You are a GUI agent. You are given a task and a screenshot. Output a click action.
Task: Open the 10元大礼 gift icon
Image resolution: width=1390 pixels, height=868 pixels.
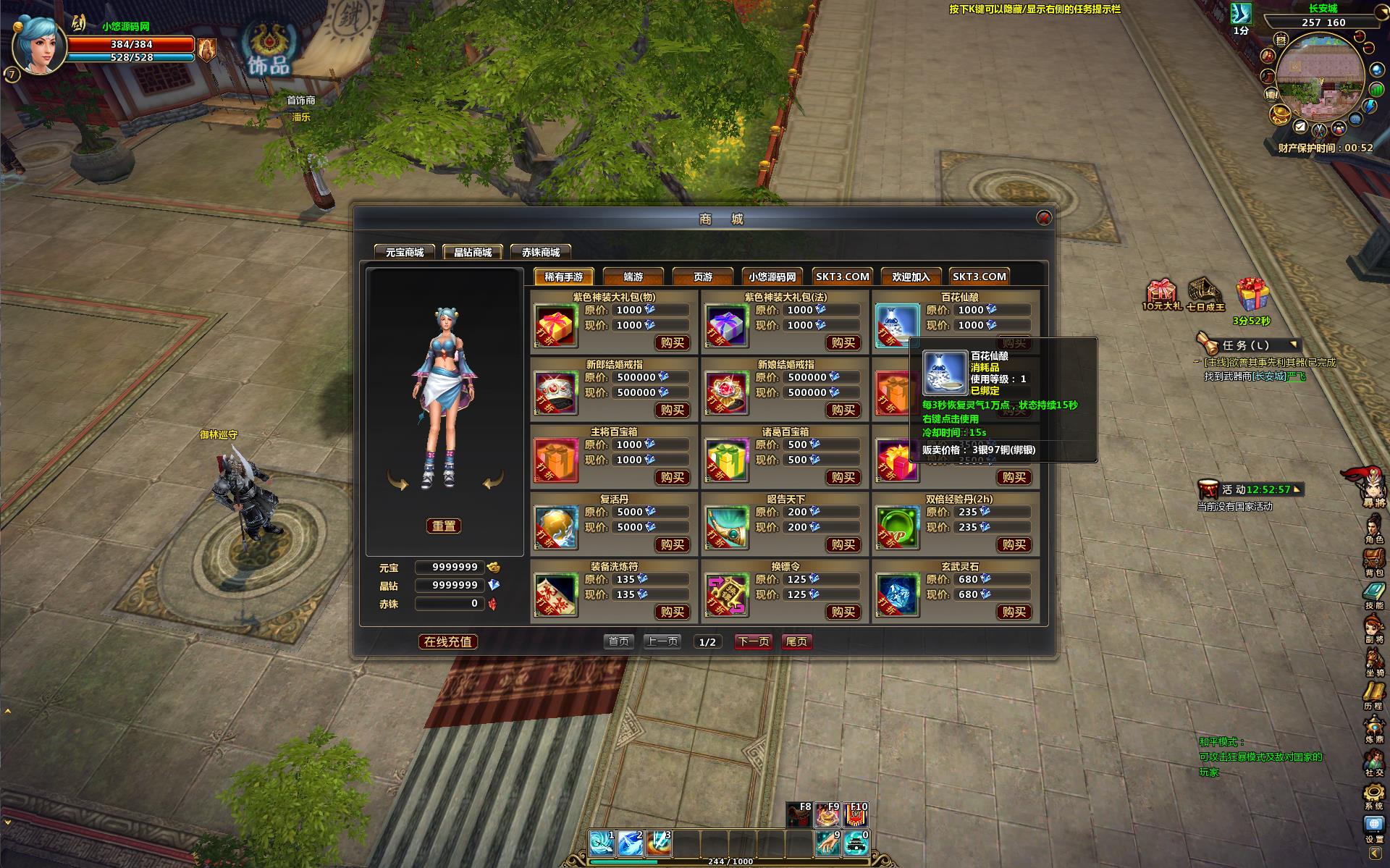pos(1161,292)
